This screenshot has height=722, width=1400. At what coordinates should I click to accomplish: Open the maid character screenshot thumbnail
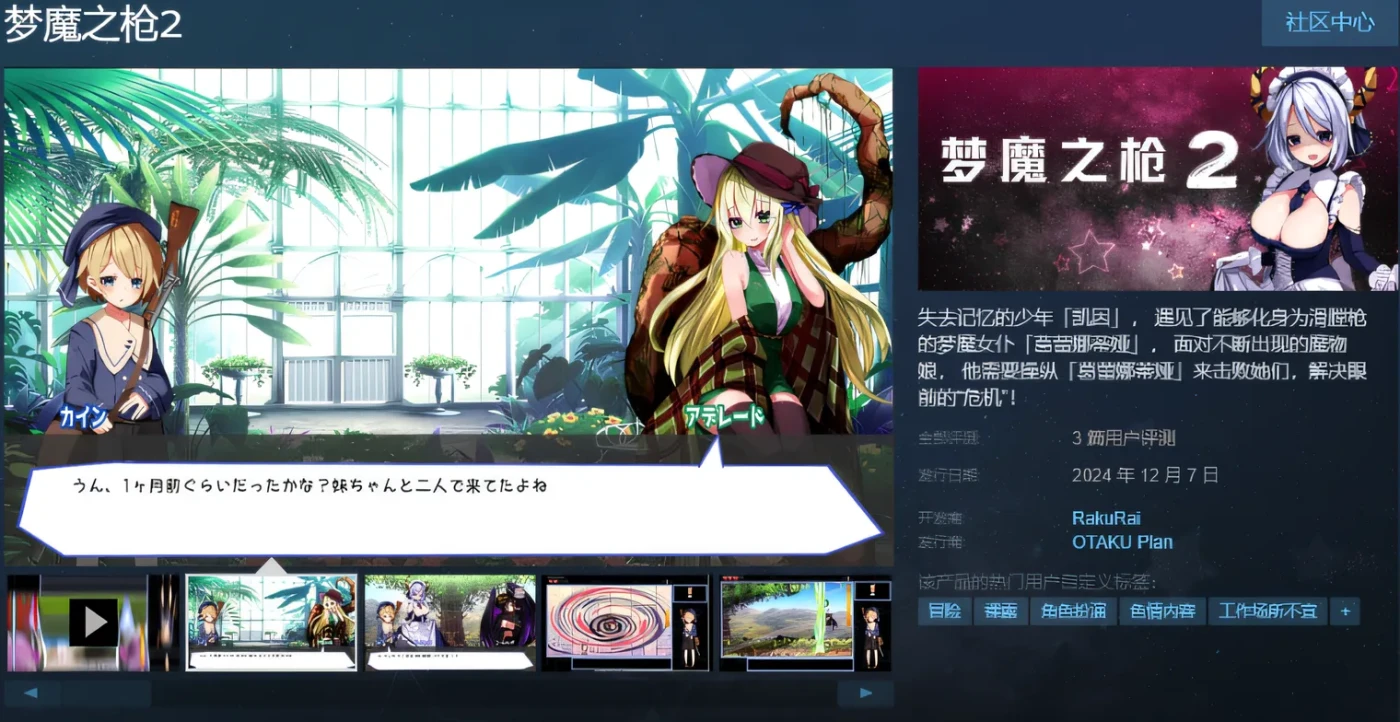pos(448,620)
